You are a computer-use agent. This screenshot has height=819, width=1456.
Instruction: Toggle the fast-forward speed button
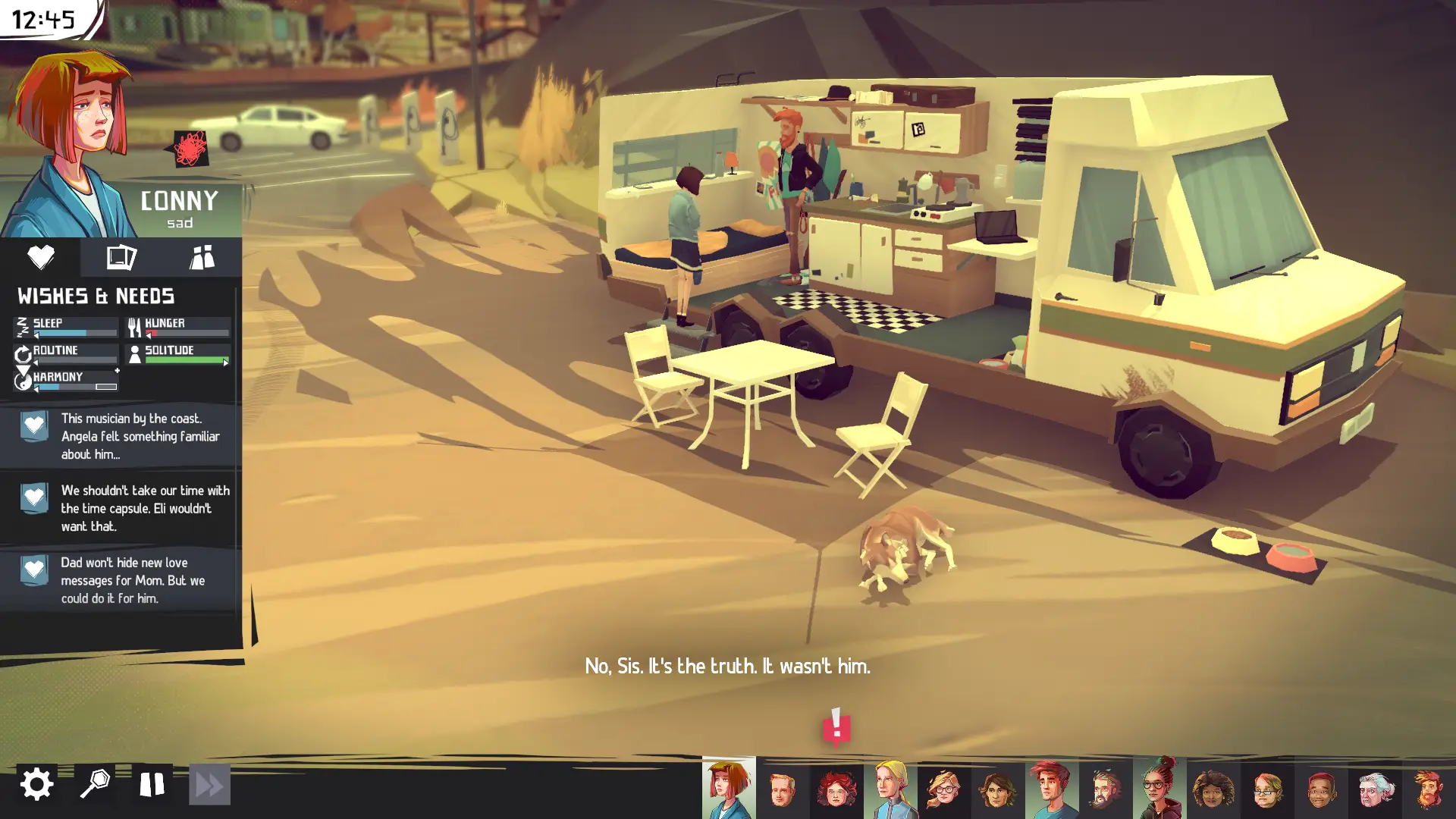[209, 784]
